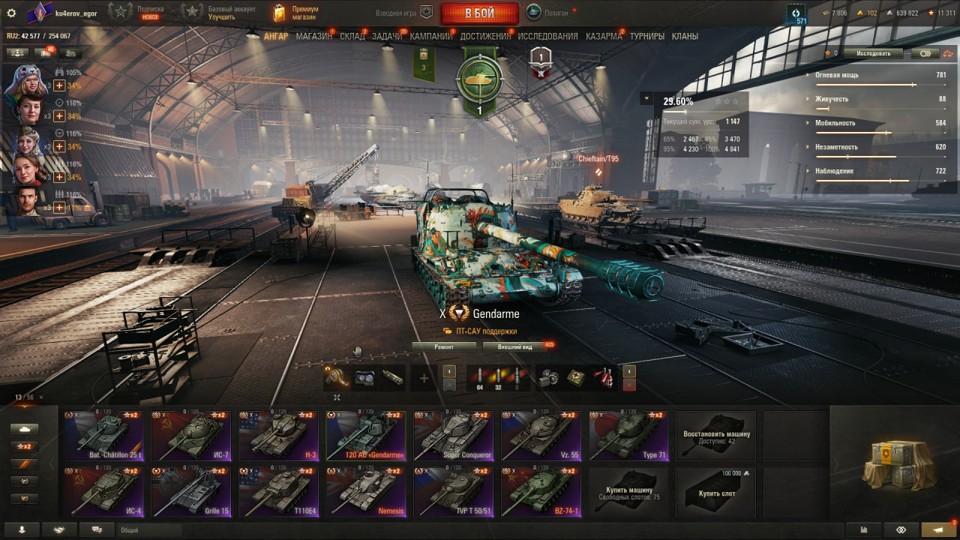Open the КАМПАНИИ tab

click(431, 36)
